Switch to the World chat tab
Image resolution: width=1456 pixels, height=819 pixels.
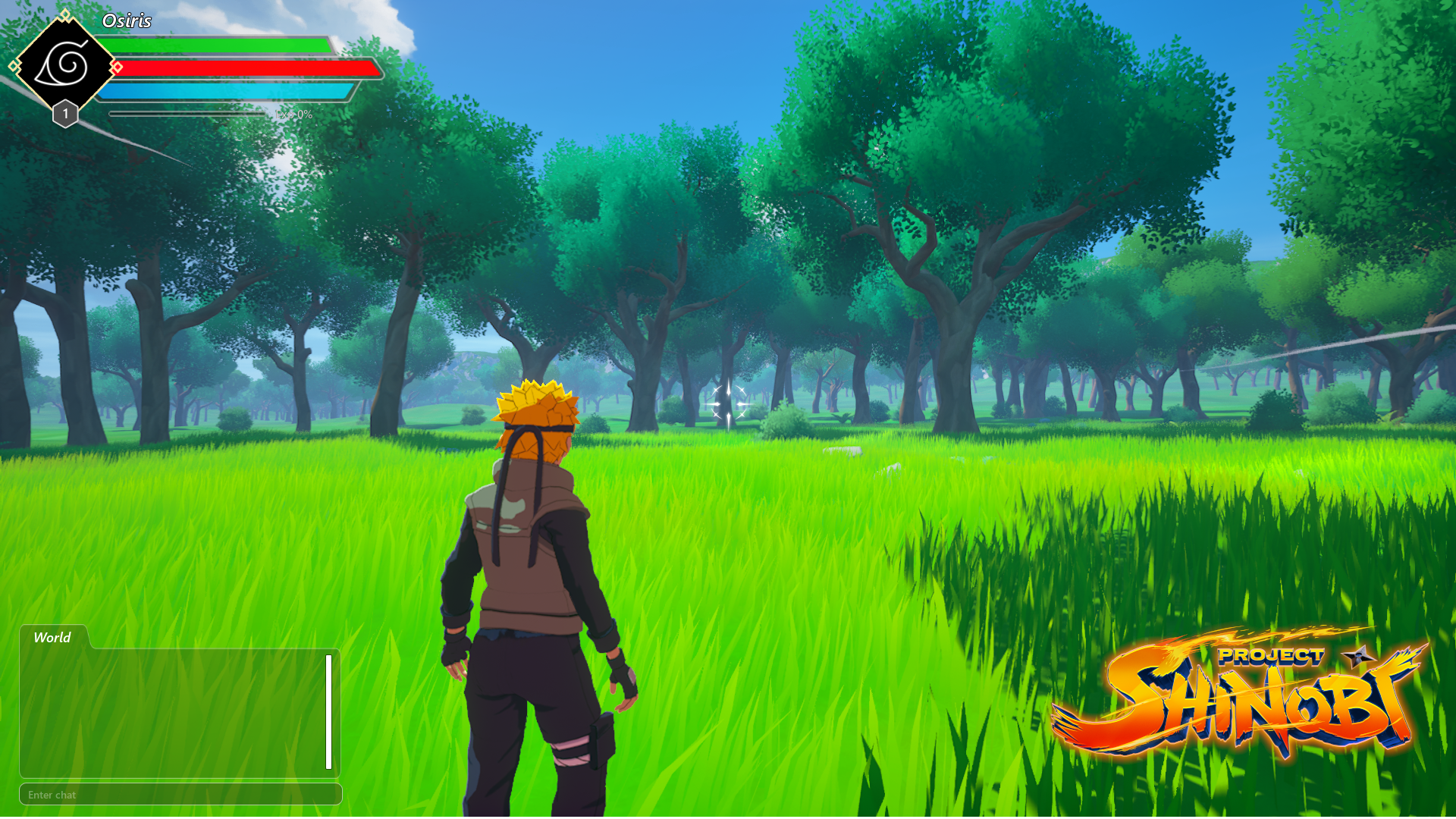(x=52, y=638)
